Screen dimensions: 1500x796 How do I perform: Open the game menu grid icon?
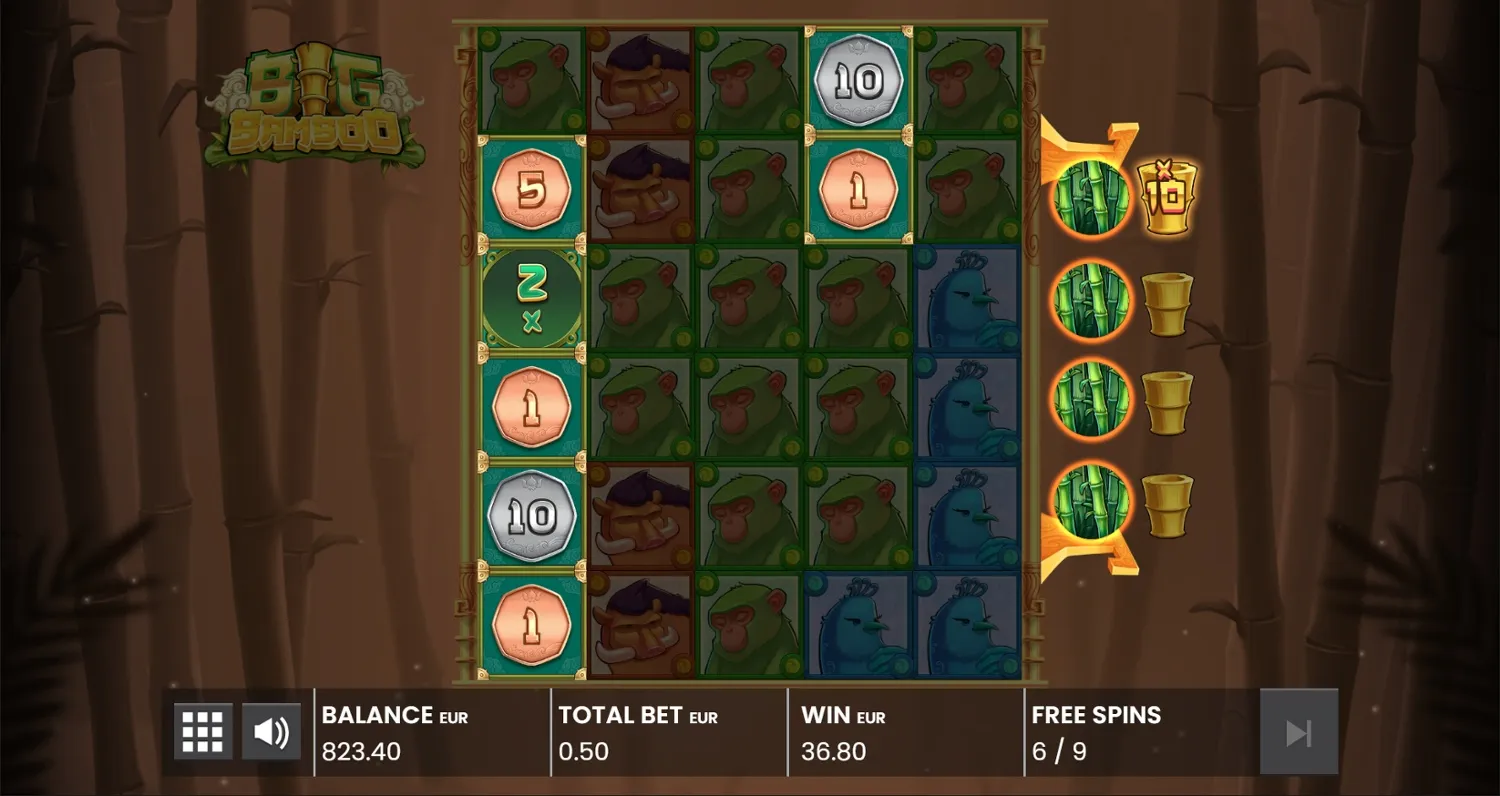click(202, 730)
